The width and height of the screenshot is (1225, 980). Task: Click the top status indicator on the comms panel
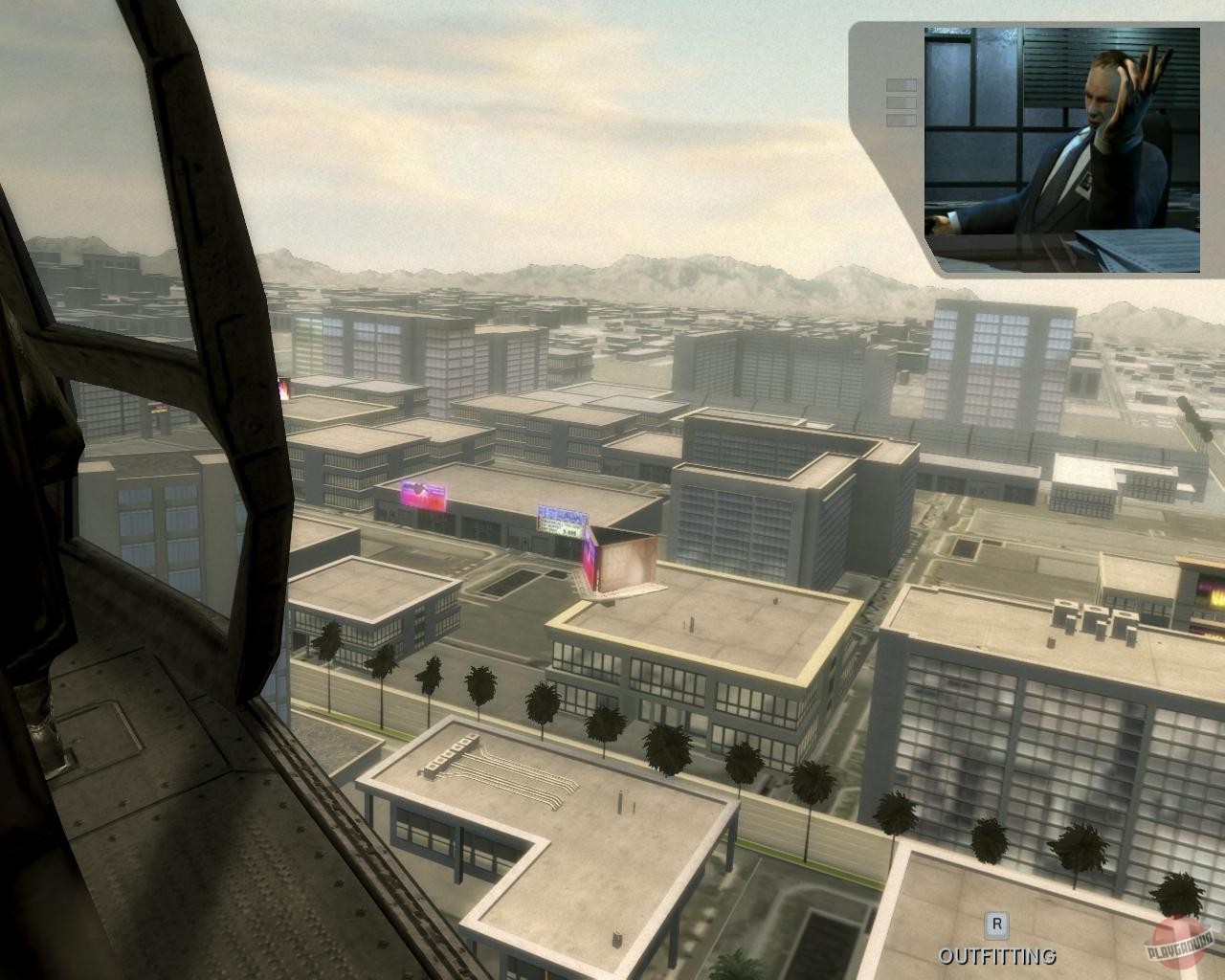tap(901, 84)
